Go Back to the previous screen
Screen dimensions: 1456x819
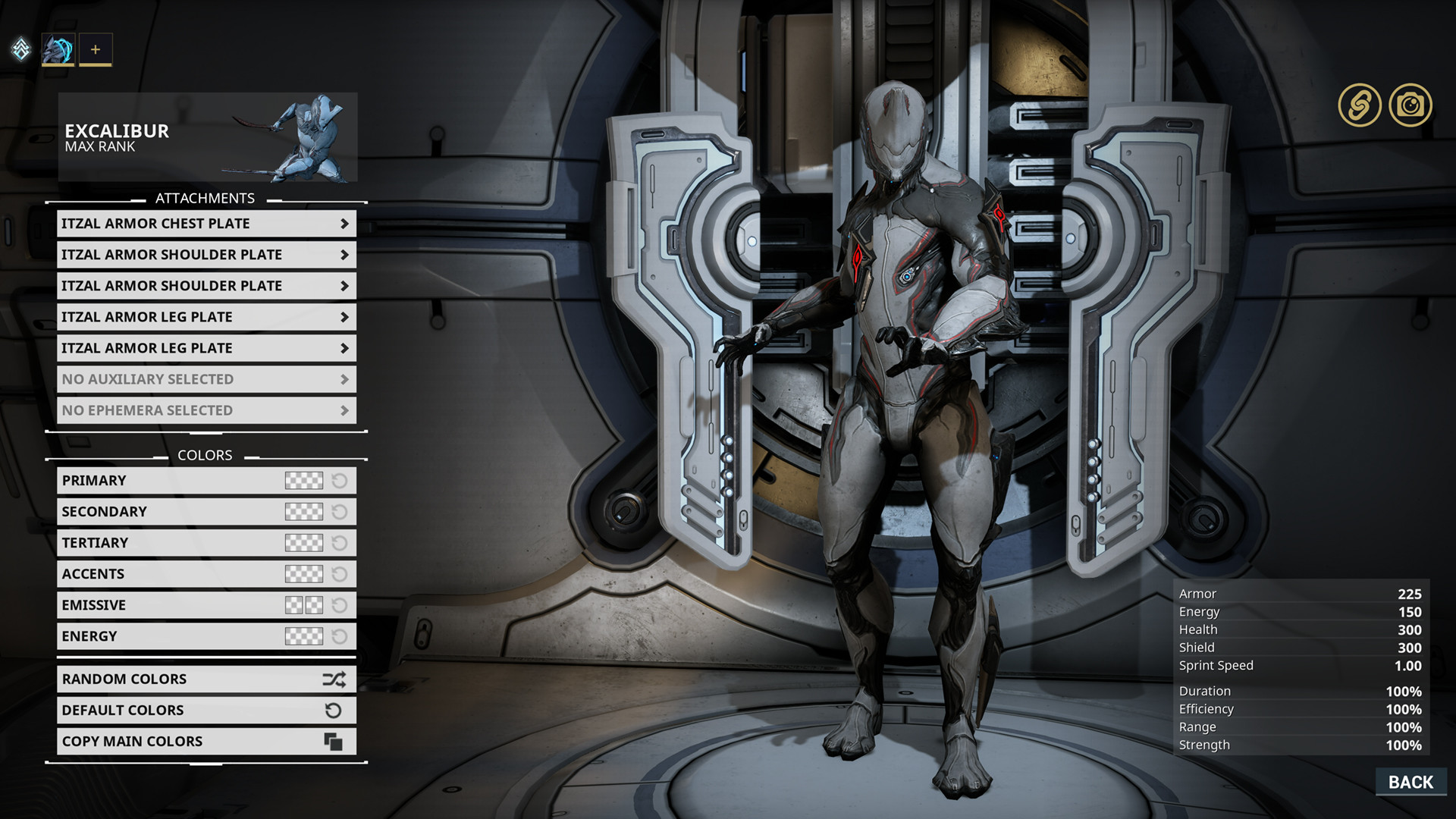(1410, 782)
